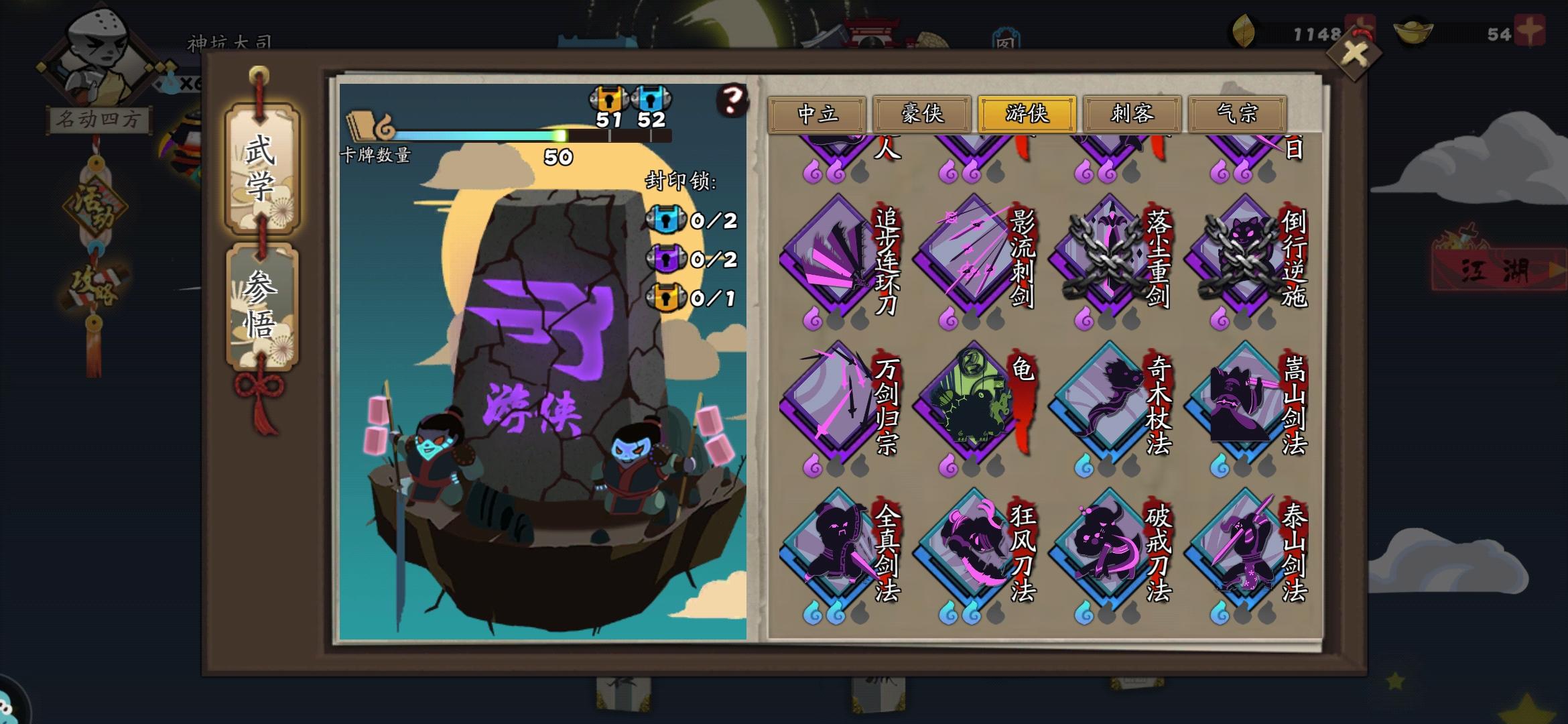Viewport: 1568px width, 724px height.
Task: Switch to the 刺客 tab
Action: 1132,115
